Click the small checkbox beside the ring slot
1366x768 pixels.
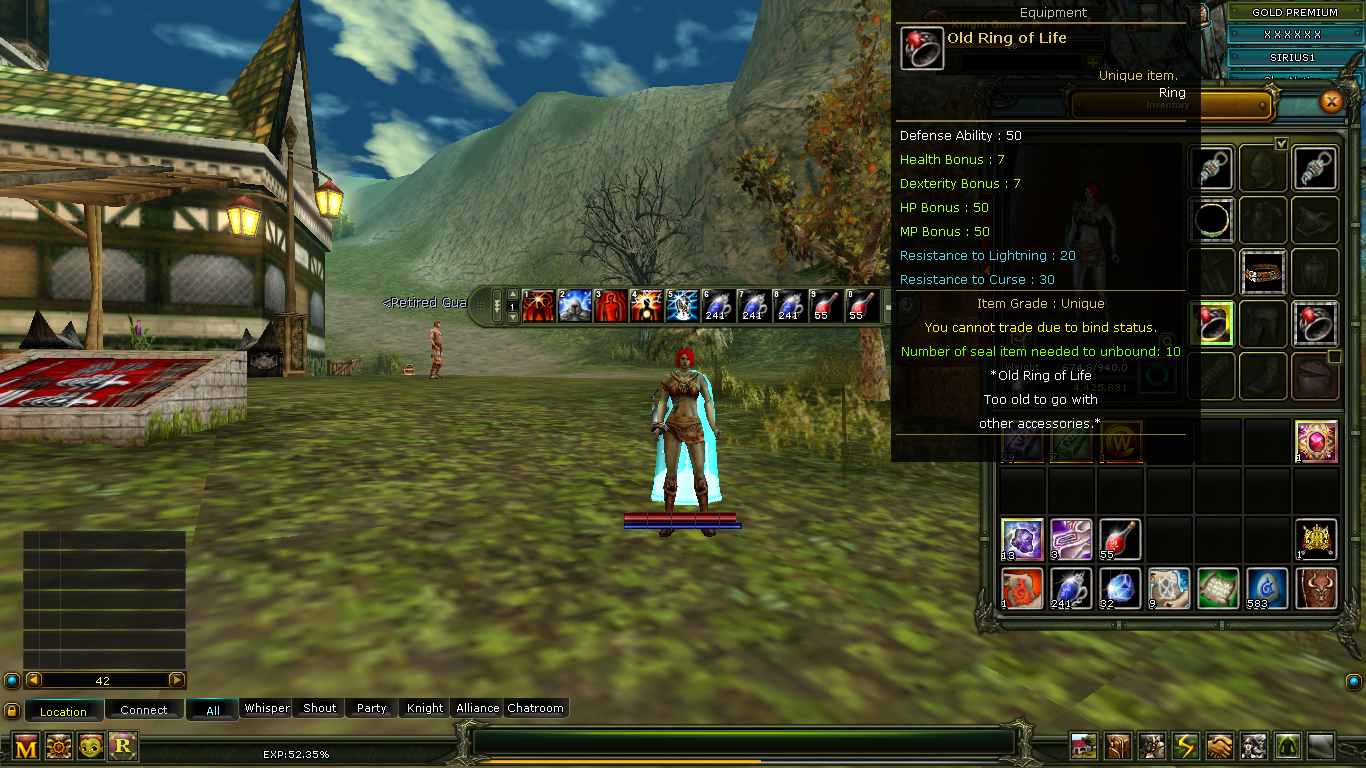pyautogui.click(x=1334, y=358)
